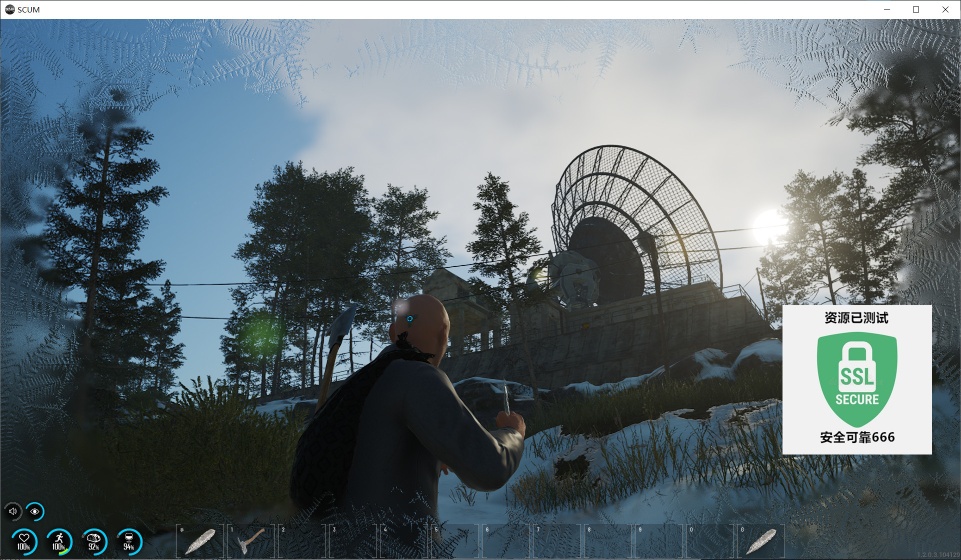Select the stone knife slot beside the axe
Image resolution: width=961 pixels, height=560 pixels.
[200, 541]
